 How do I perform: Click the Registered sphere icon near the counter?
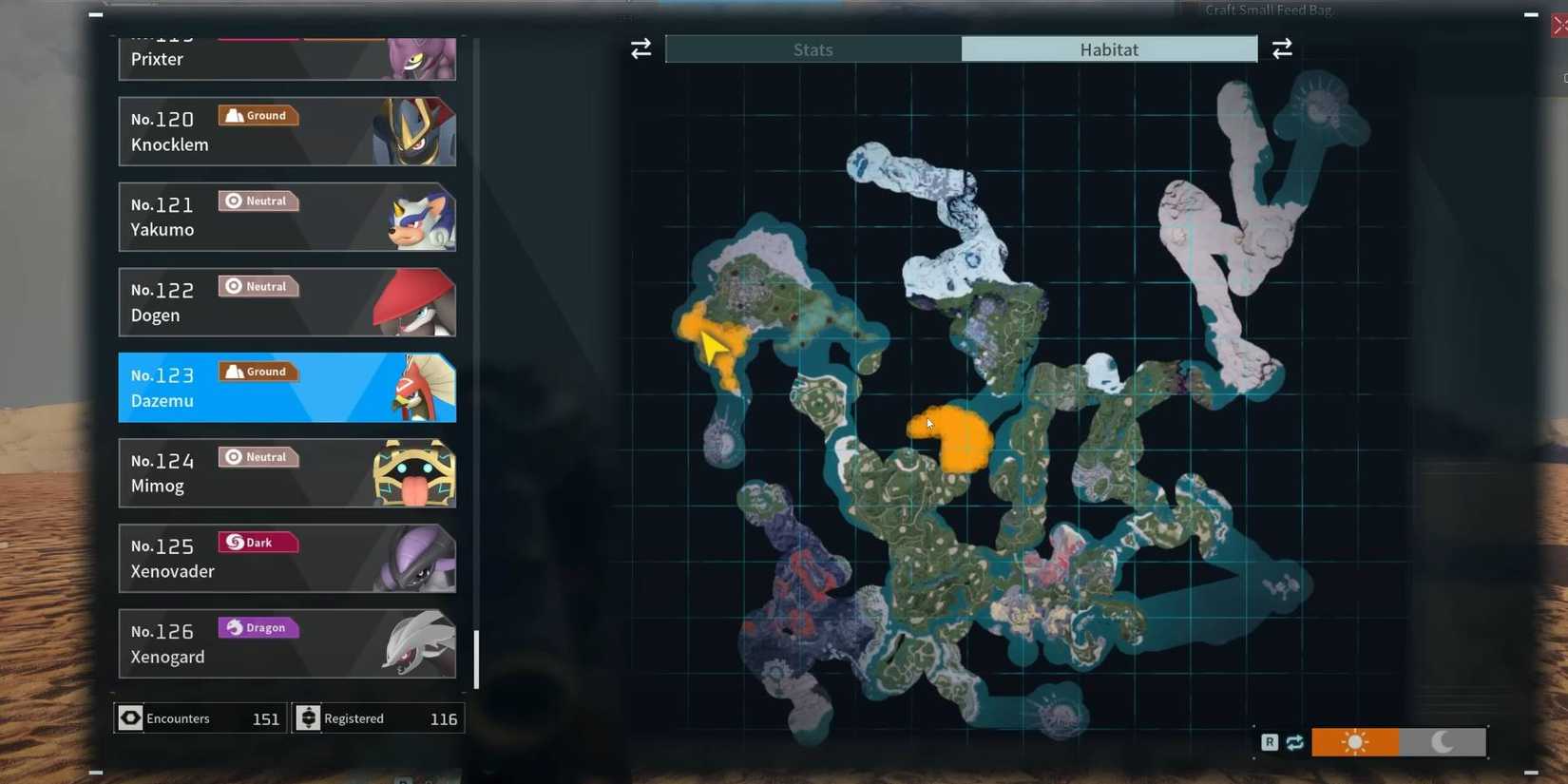[308, 718]
